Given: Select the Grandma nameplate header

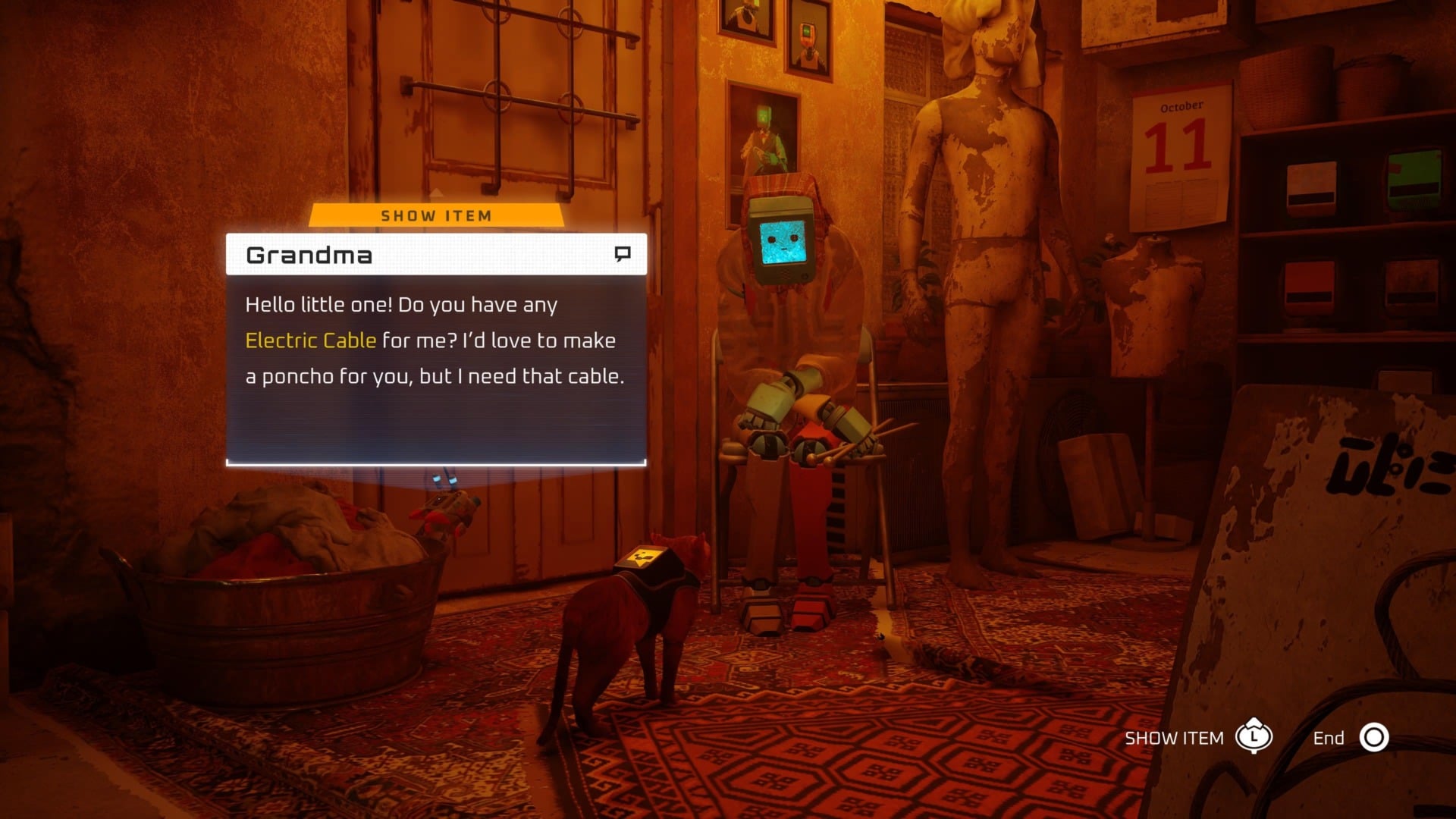Looking at the screenshot, I should (x=307, y=254).
